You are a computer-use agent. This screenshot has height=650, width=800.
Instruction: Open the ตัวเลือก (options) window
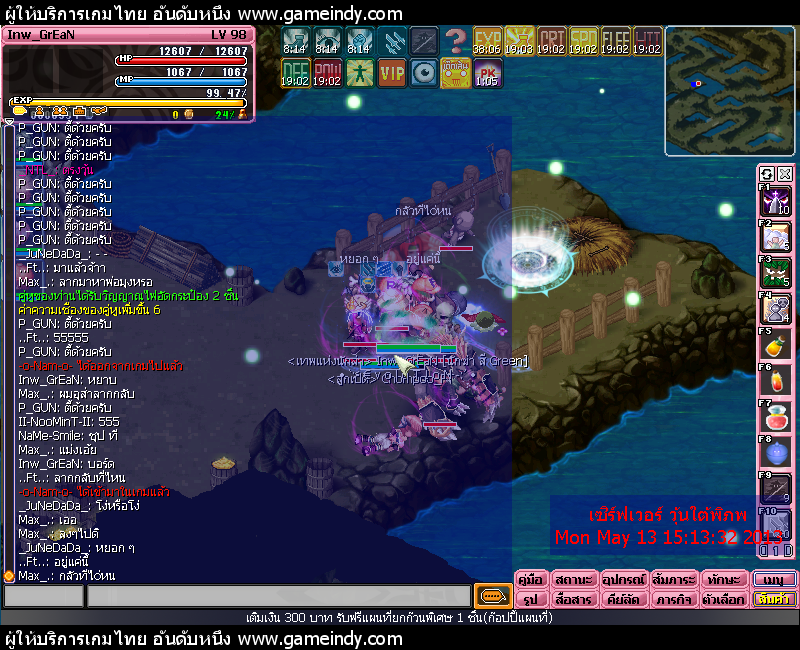[x=722, y=599]
